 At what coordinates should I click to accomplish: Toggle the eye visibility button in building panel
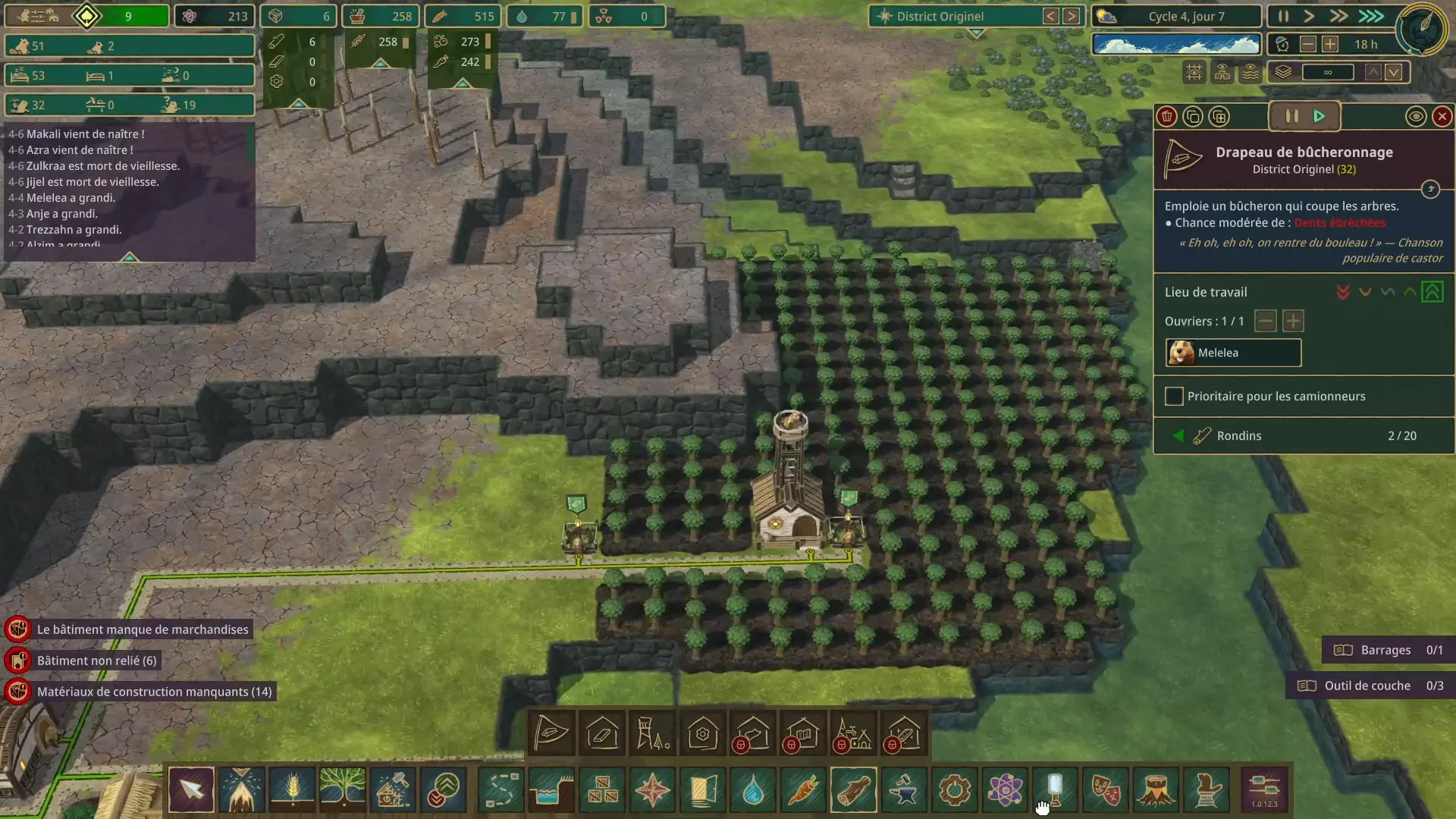coord(1415,117)
